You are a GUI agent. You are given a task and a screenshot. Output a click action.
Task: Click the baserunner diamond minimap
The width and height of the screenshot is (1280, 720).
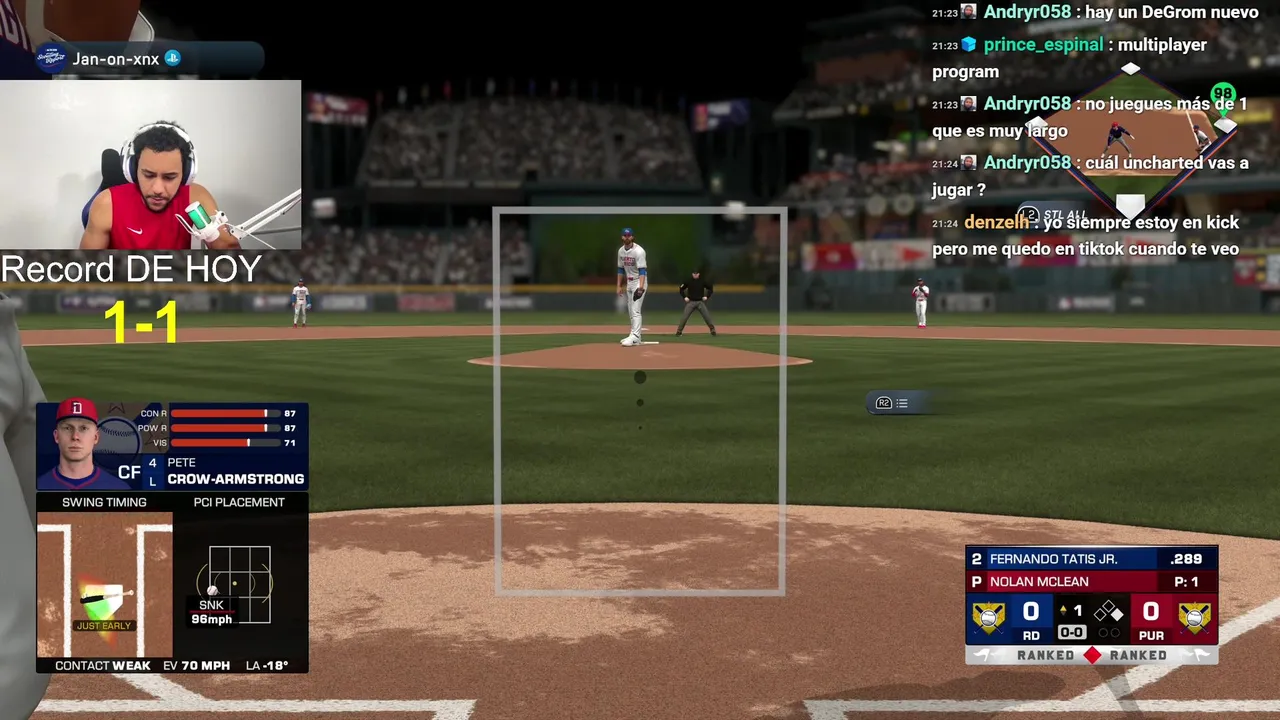[x=1130, y=140]
